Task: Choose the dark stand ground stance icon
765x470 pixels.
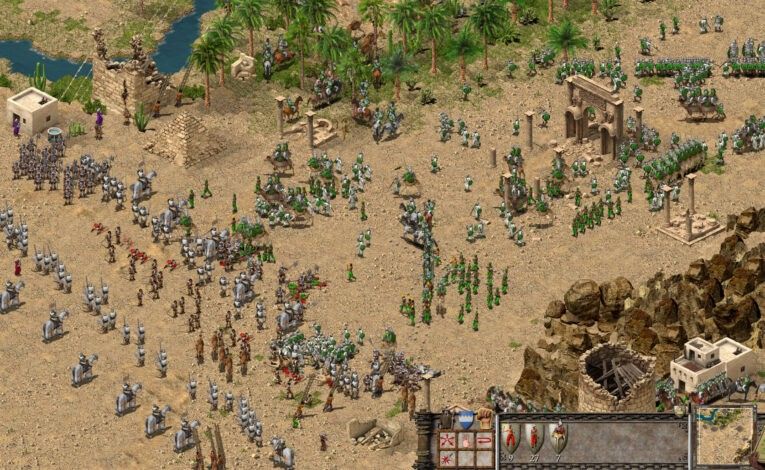Action: click(x=445, y=419)
